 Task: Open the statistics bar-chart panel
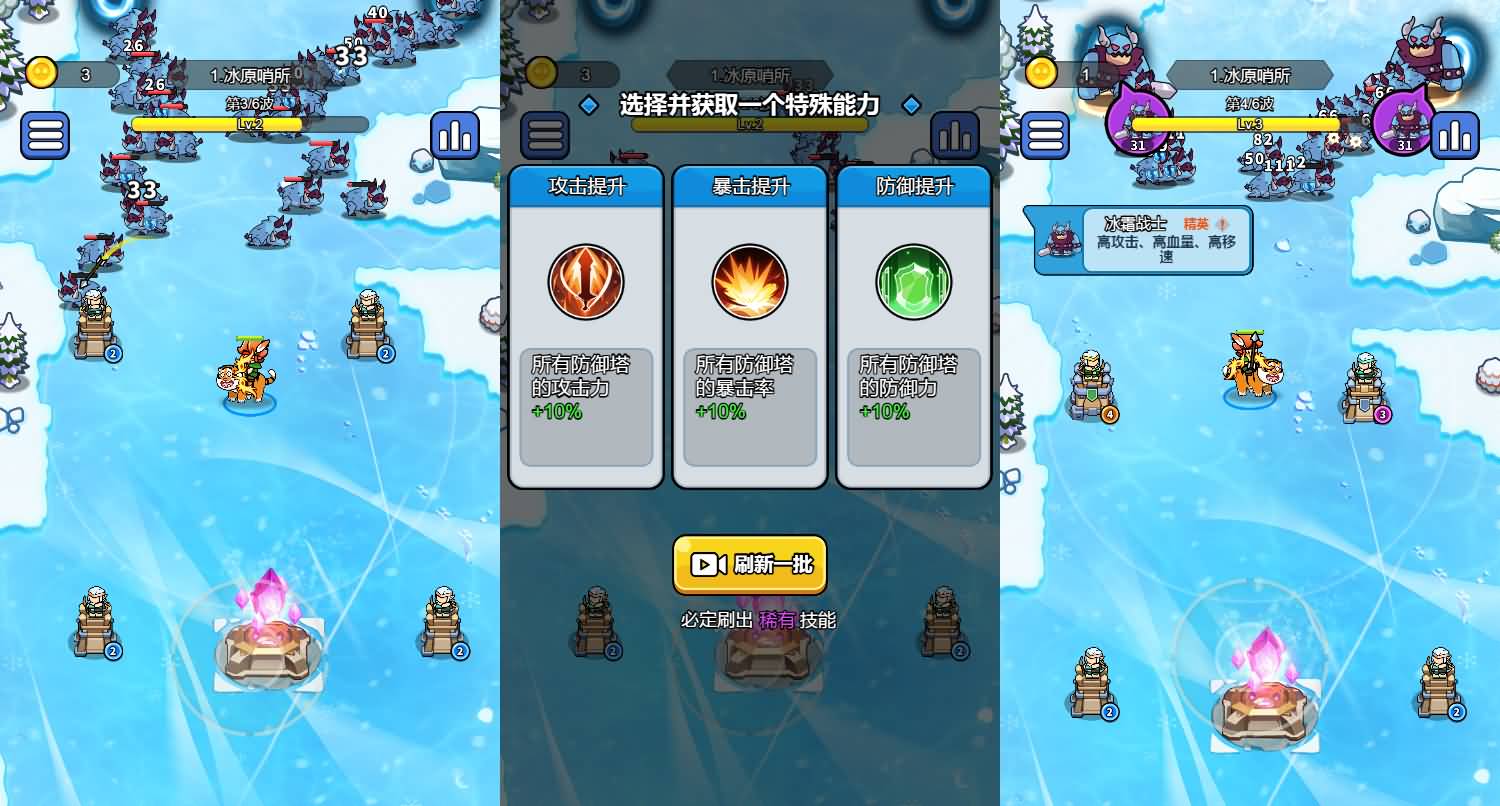click(x=456, y=135)
